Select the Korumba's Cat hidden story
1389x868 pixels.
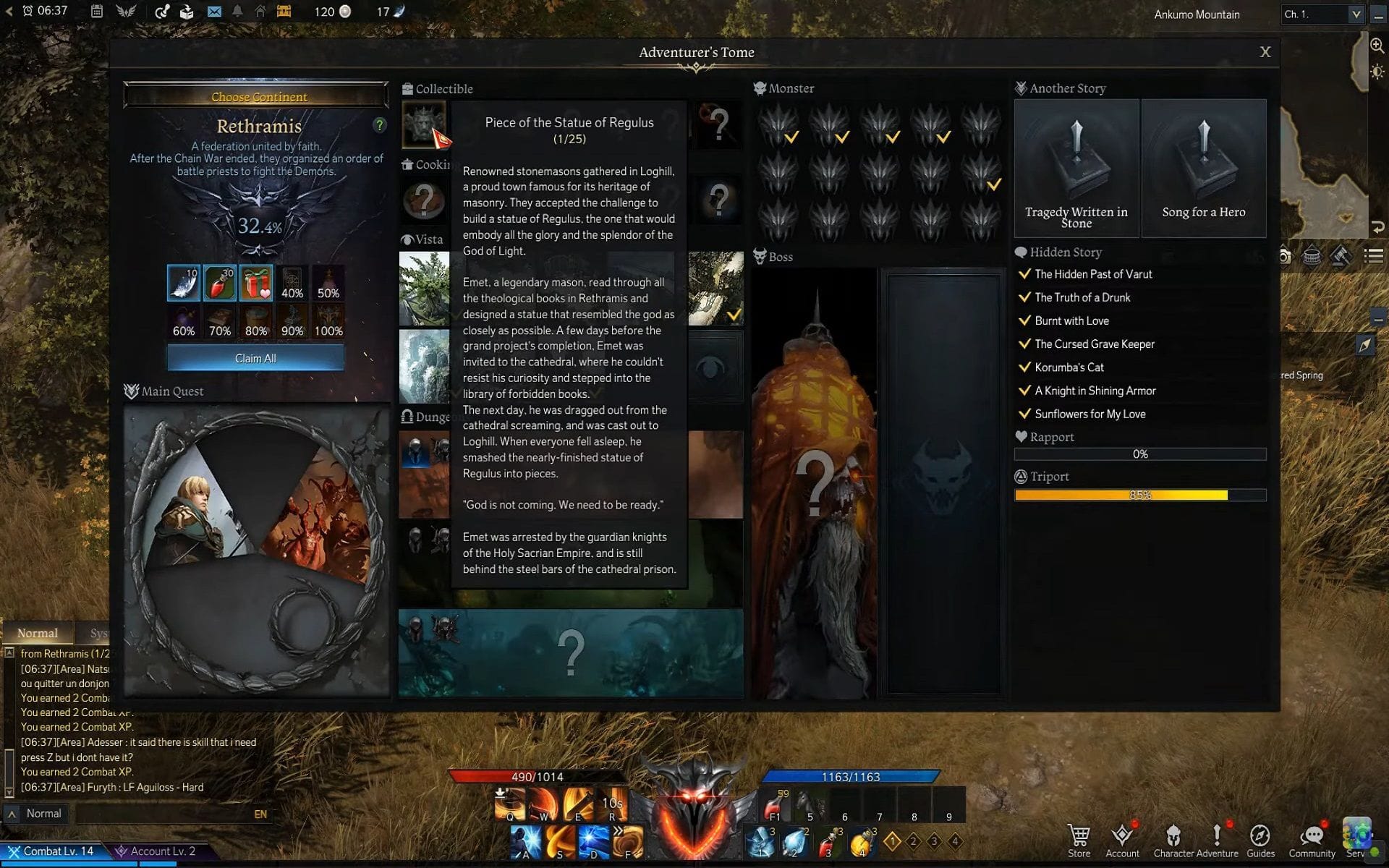[1069, 367]
